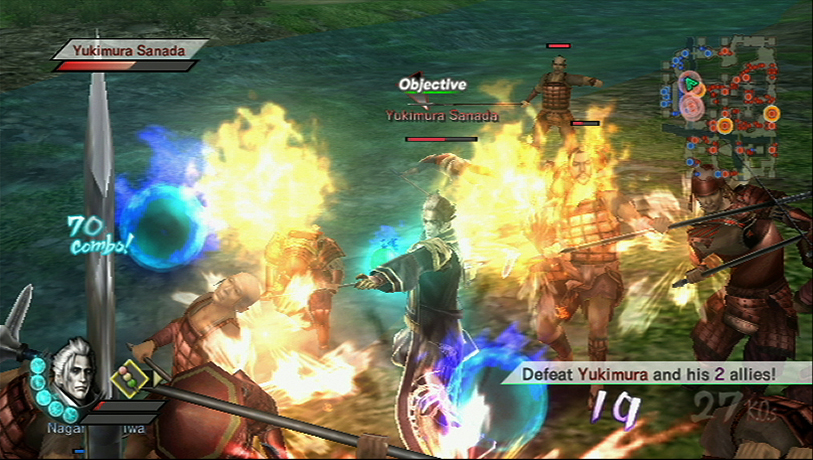Screen dimensions: 813x460
Task: Show the Defeat Yukimura objective banner
Action: click(x=657, y=374)
